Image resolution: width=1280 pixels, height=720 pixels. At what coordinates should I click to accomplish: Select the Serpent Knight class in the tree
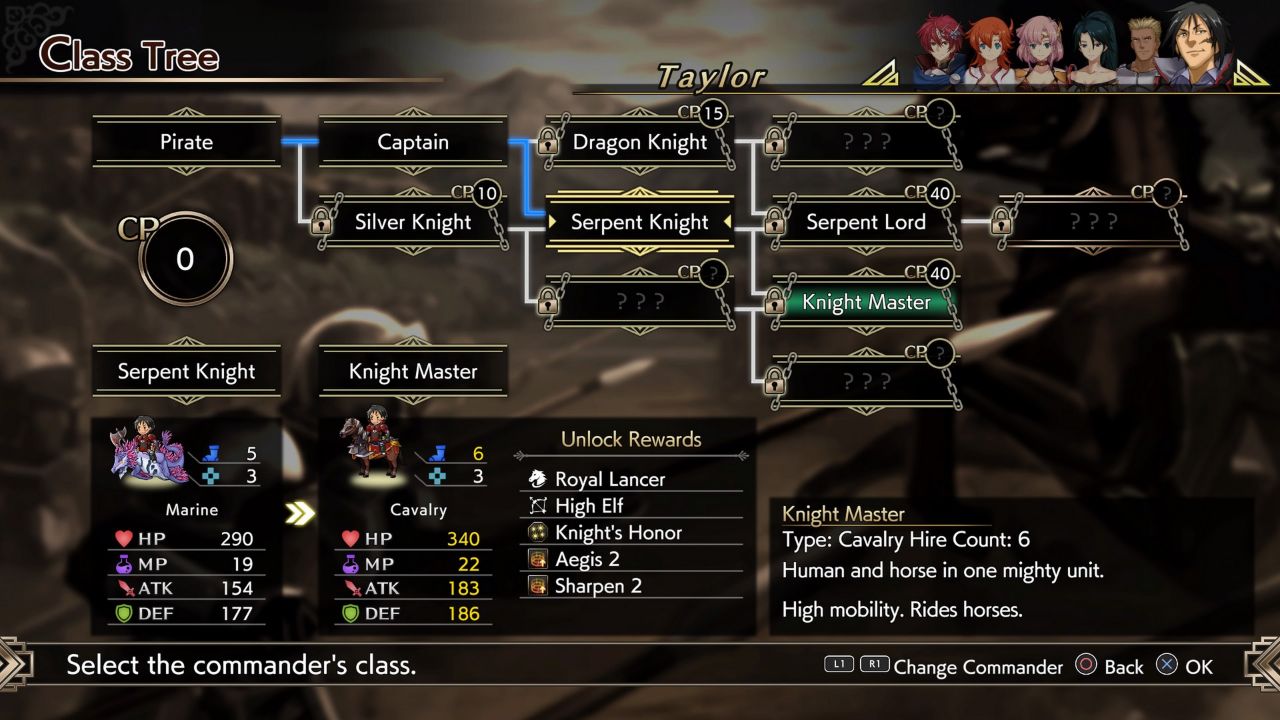coord(640,222)
